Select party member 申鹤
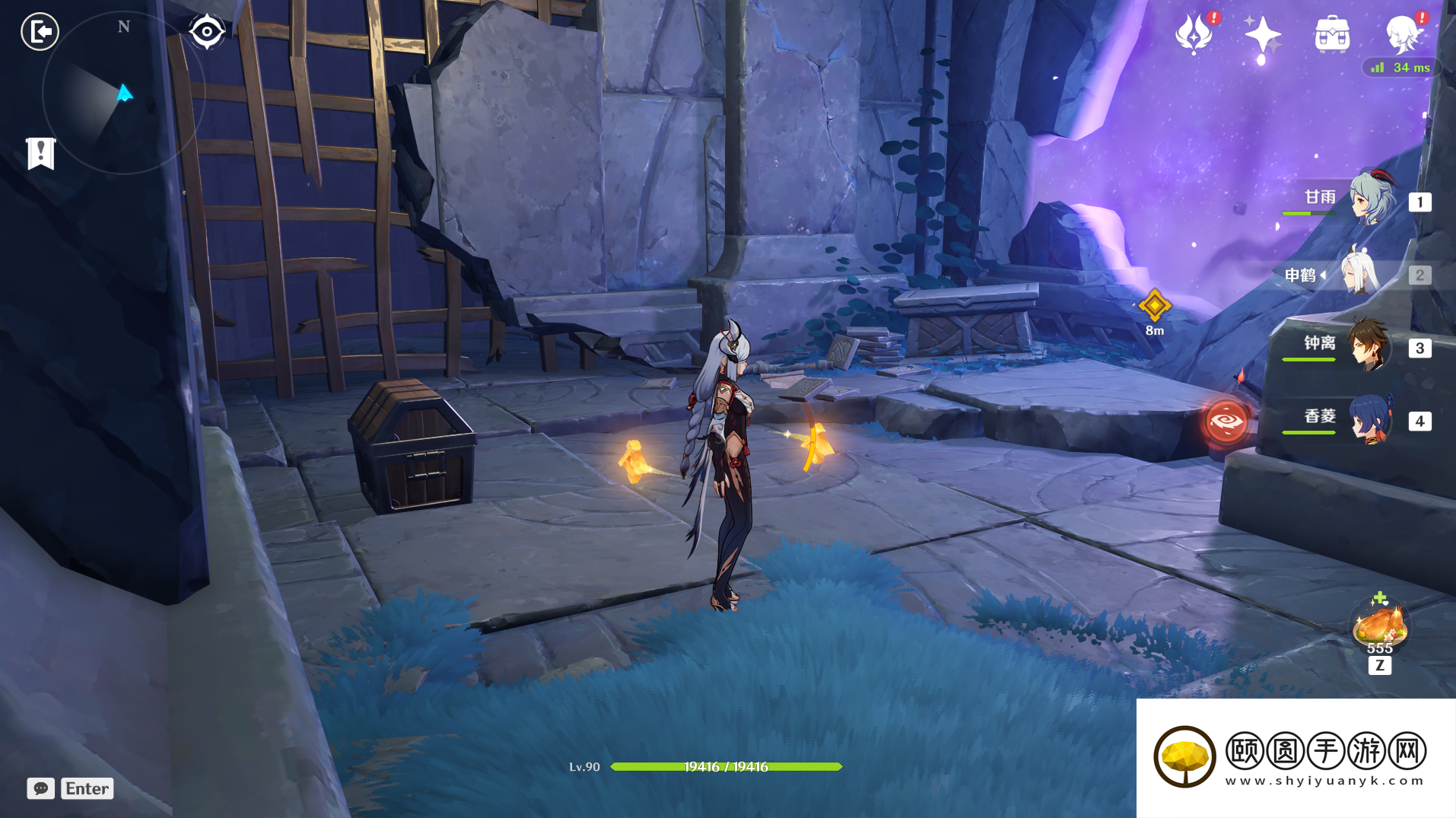Screen dimensions: 1456x818 point(1362,274)
